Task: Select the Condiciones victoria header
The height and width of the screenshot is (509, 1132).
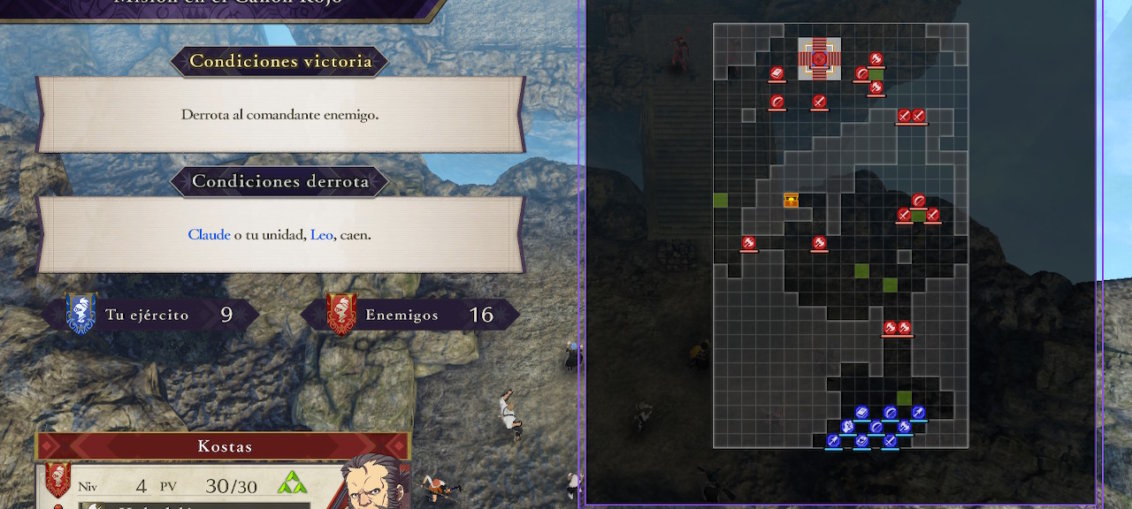Action: (280, 61)
